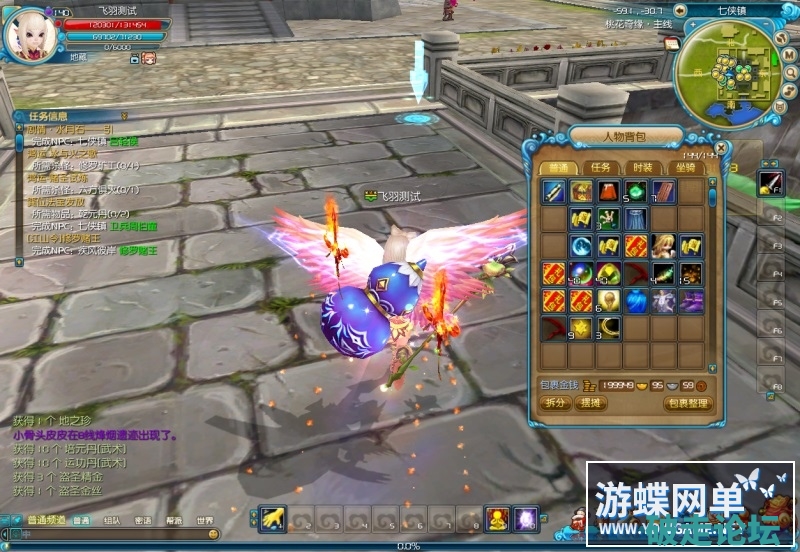Pick the blonde doll item in the bag
800x552 pixels.
(663, 246)
